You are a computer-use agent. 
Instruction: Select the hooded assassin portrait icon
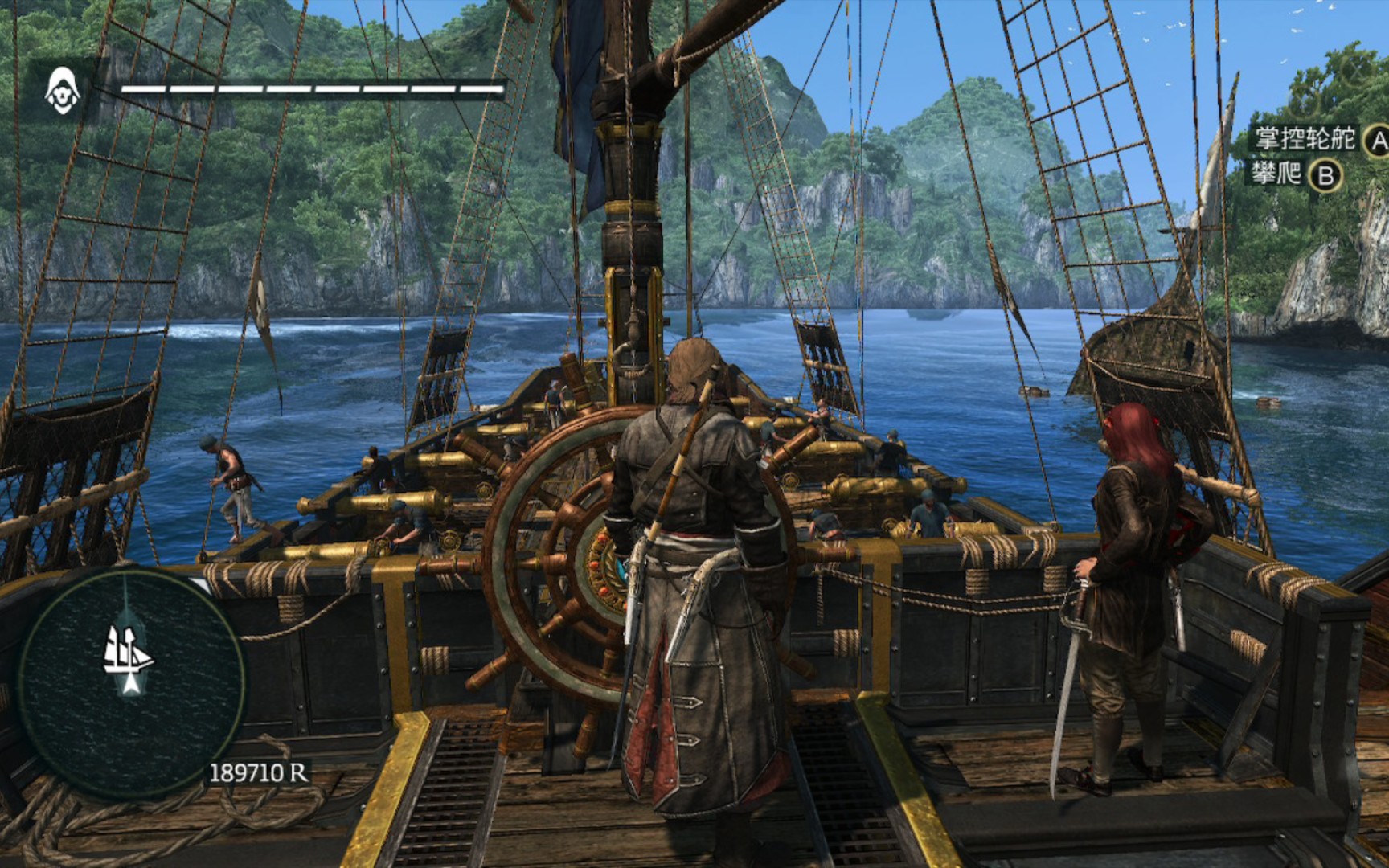point(63,90)
